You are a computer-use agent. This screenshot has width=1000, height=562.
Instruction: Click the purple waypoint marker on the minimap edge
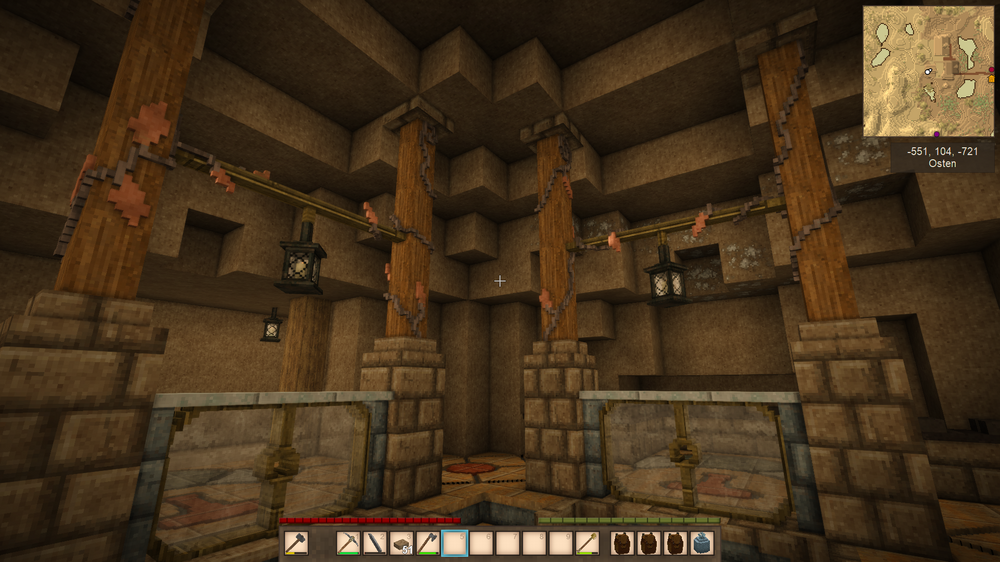937,133
